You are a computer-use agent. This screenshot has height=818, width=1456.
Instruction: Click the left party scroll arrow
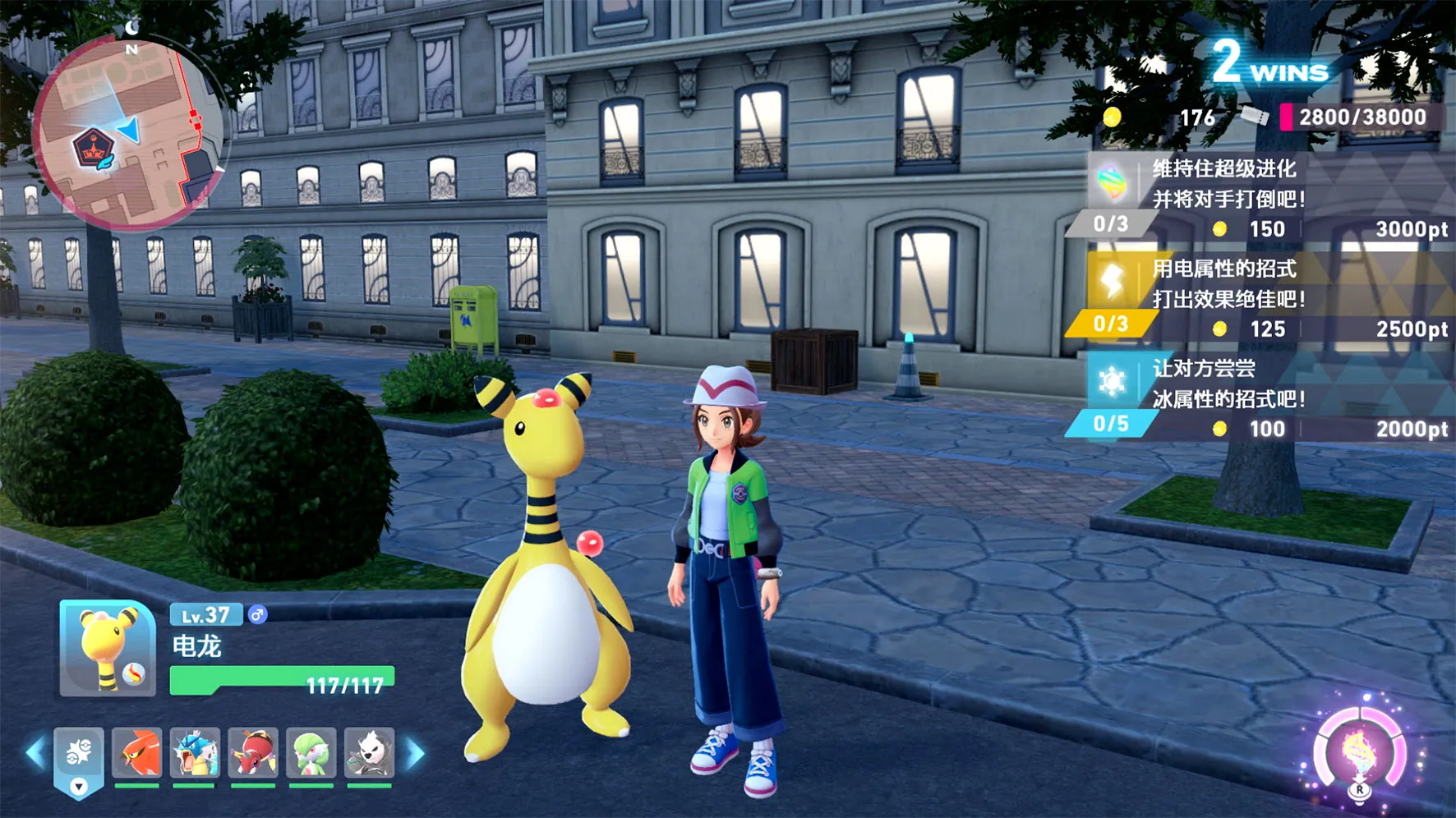pos(35,752)
